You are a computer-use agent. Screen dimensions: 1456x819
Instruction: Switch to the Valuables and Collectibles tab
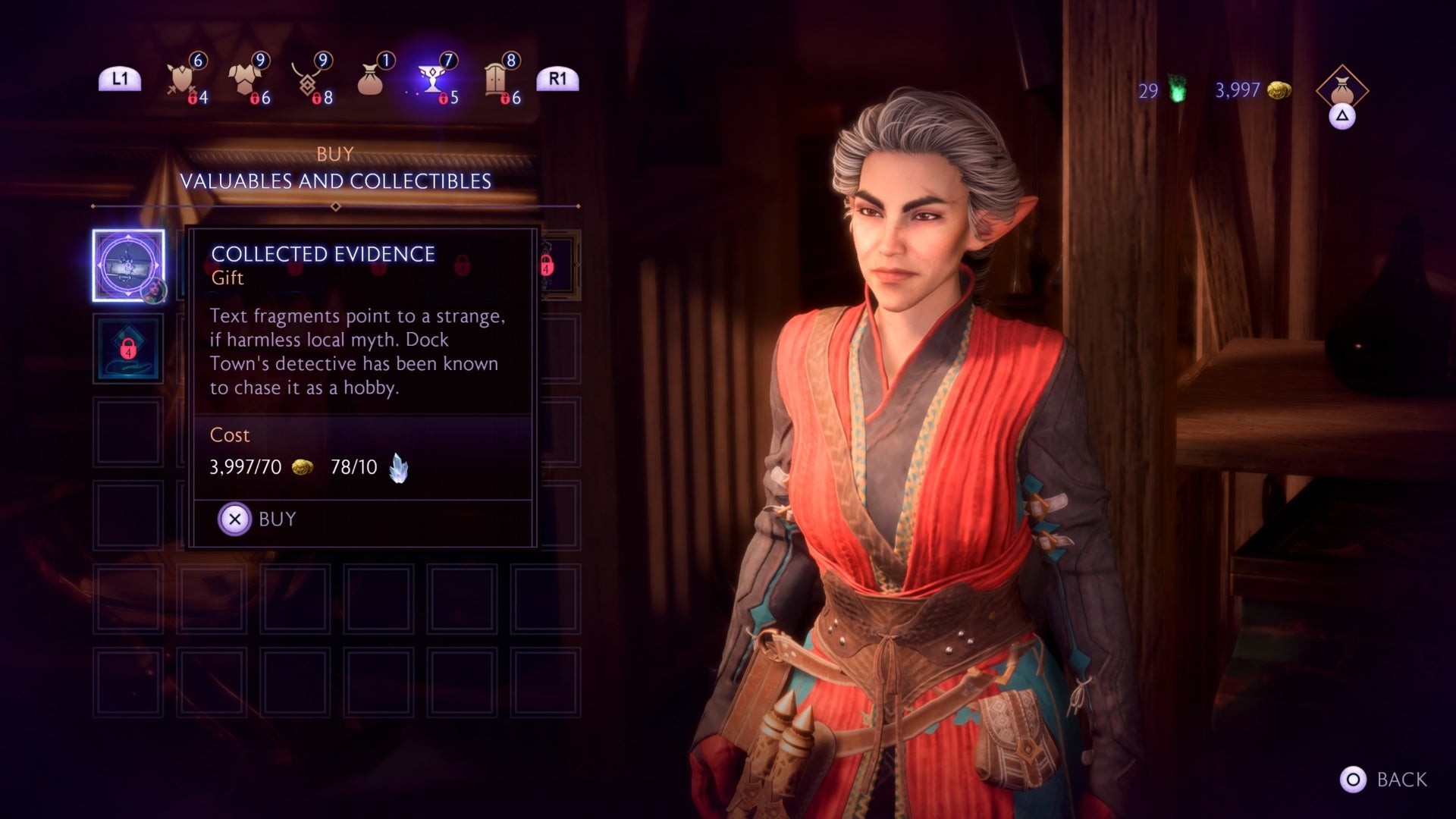(x=336, y=181)
